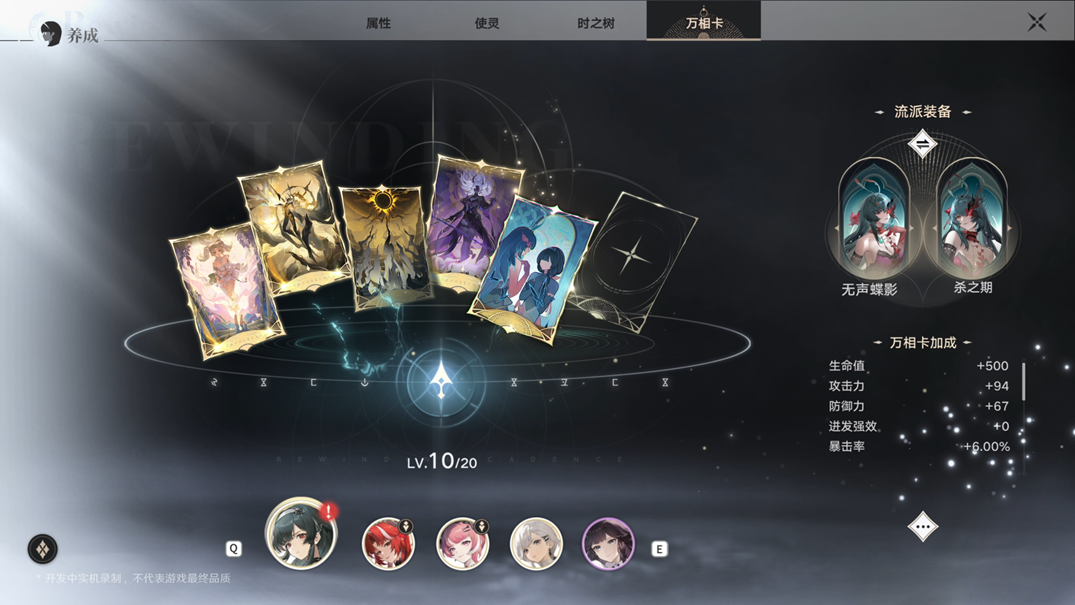
Task: Select the 时之树 tab
Action: 596,22
